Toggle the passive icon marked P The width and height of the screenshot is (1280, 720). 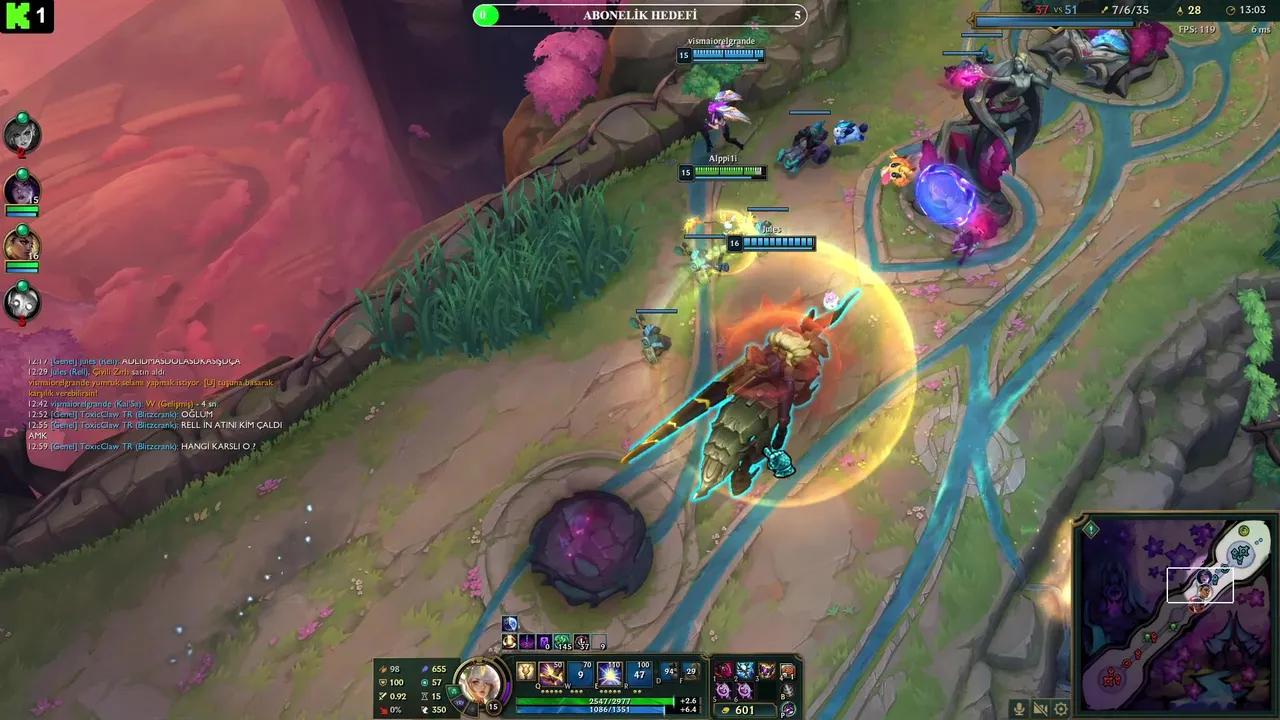789,710
